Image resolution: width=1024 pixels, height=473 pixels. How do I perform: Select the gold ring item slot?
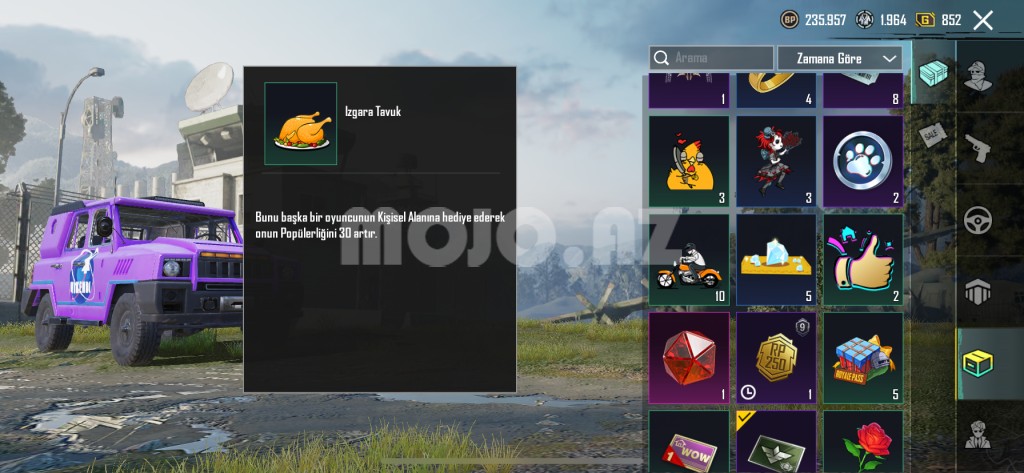[776, 90]
